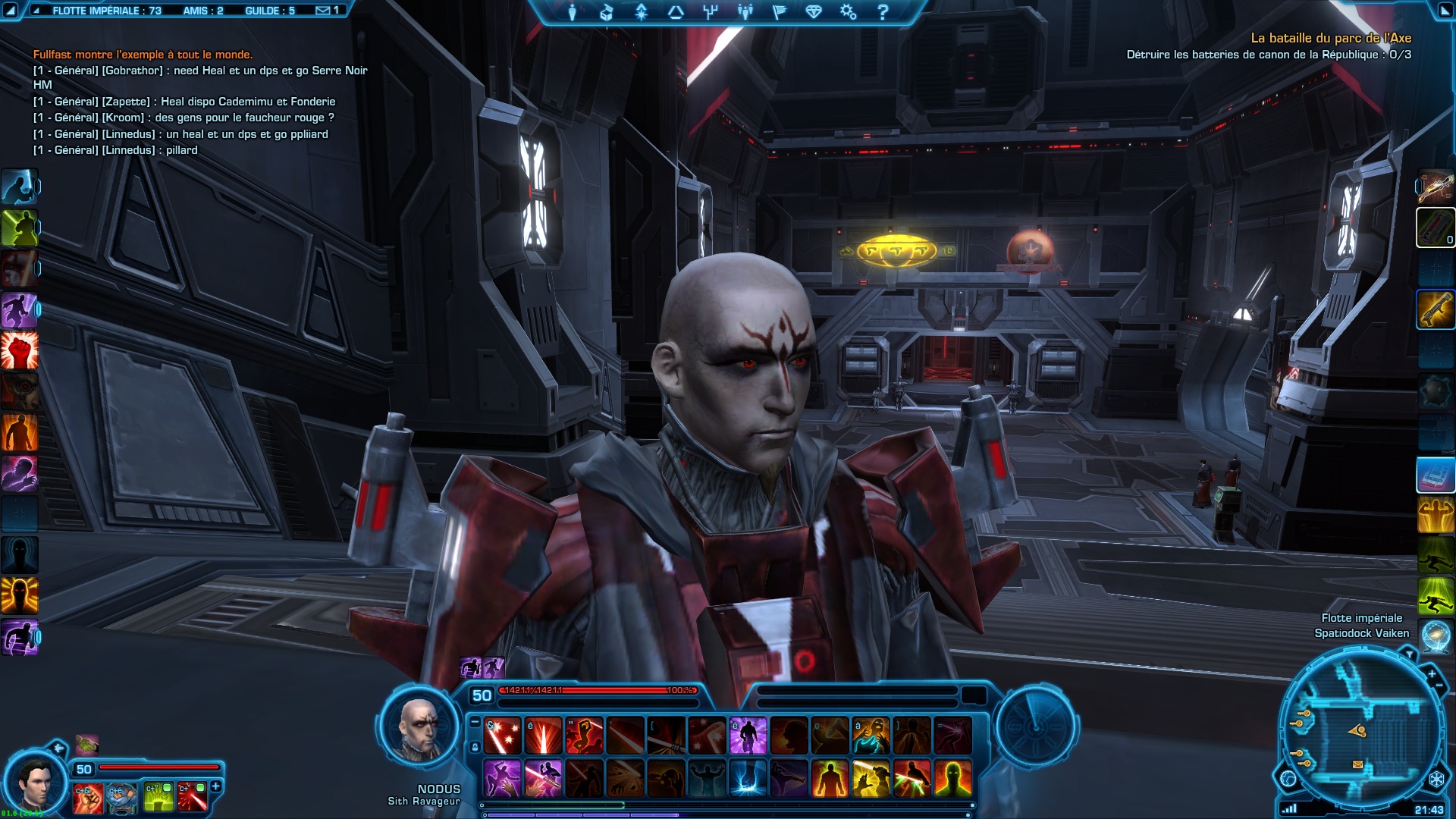Use the red fist side-bar ability
Viewport: 1456px width, 819px height.
pyautogui.click(x=20, y=350)
